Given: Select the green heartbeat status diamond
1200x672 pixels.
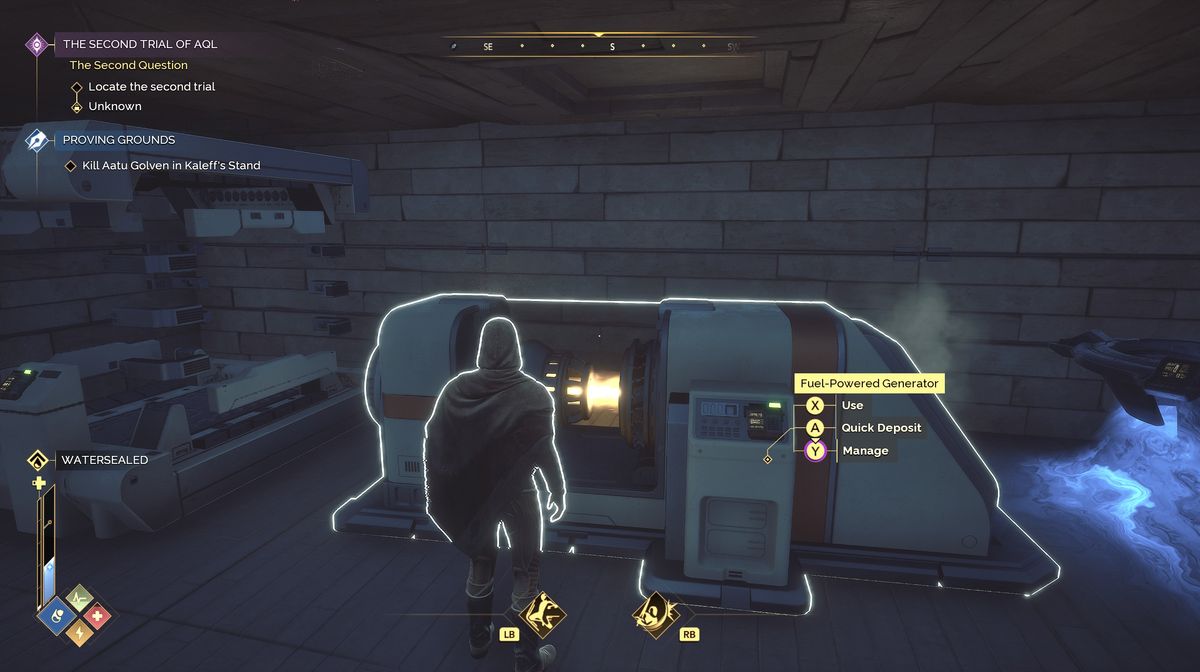Looking at the screenshot, I should tap(78, 598).
